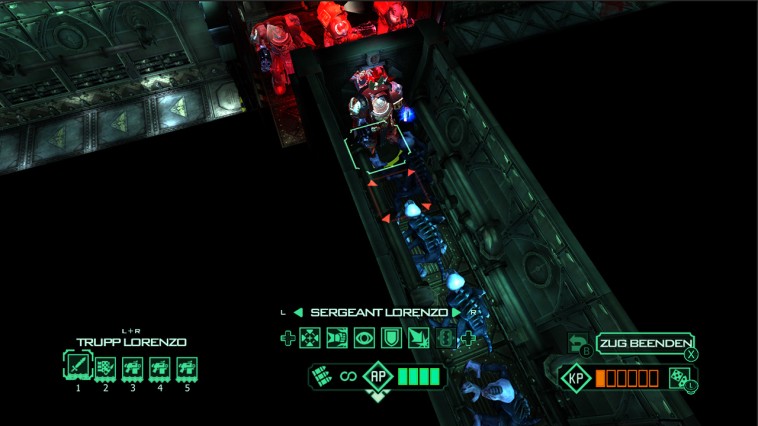Select squad member 2 in Trupp Lorenzo

click(105, 366)
